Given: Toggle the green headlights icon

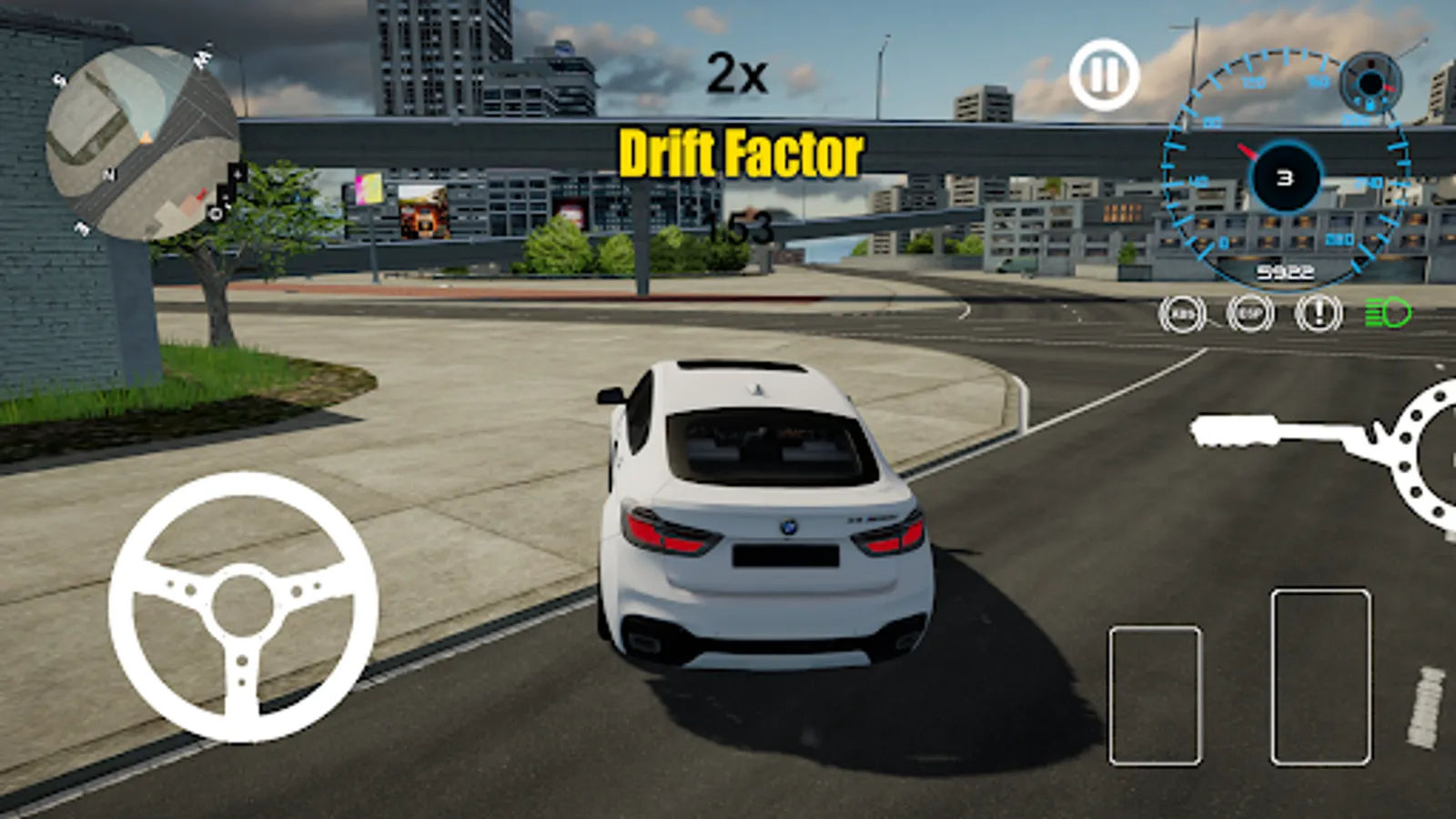Looking at the screenshot, I should pos(1387,314).
